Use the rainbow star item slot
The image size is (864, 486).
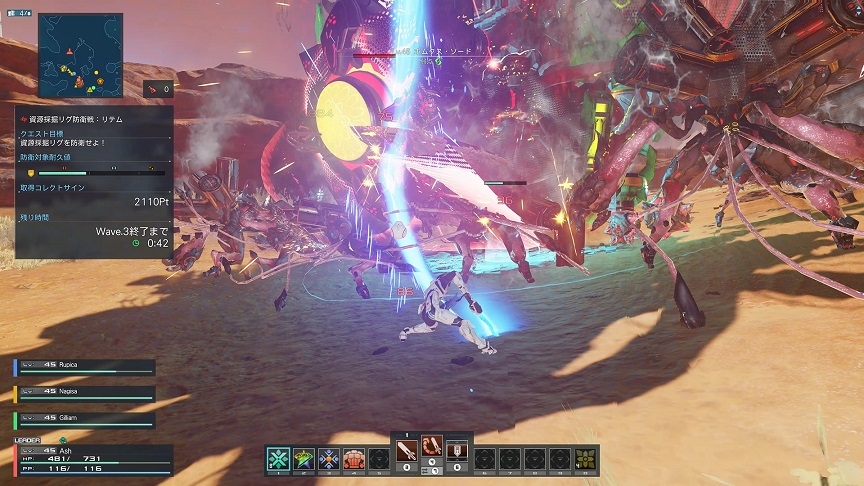[x=303, y=459]
